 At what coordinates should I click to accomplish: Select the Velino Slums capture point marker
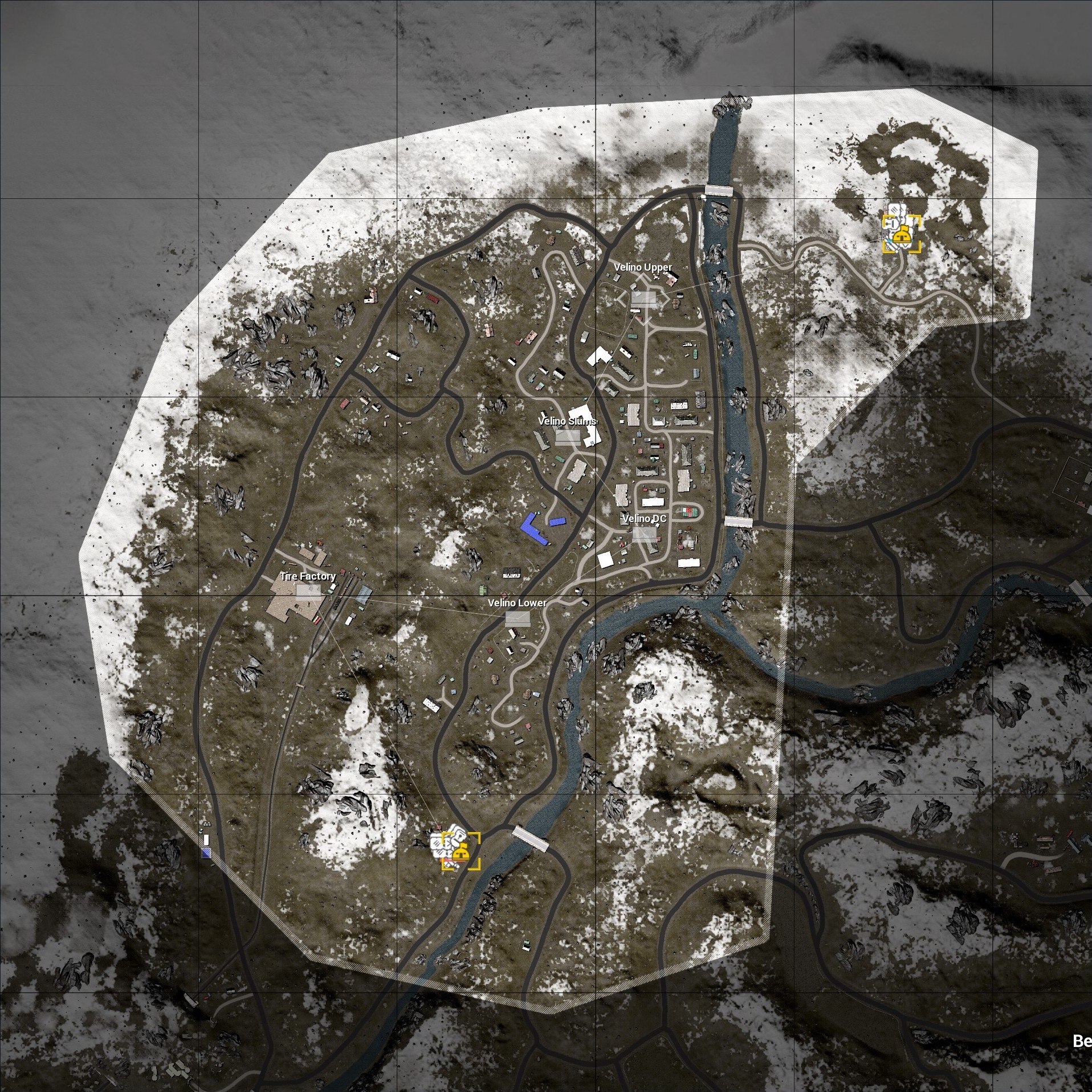coord(568,437)
